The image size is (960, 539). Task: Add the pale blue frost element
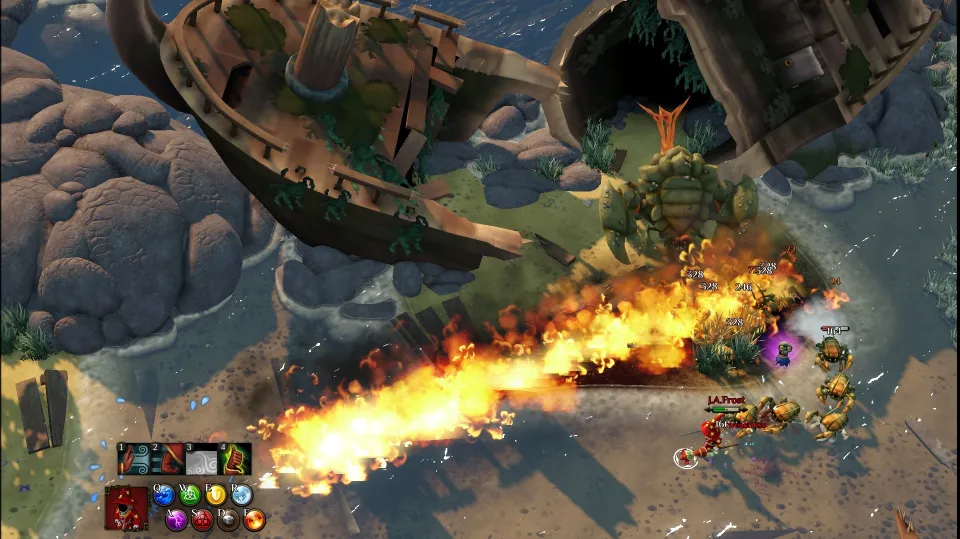tap(242, 494)
